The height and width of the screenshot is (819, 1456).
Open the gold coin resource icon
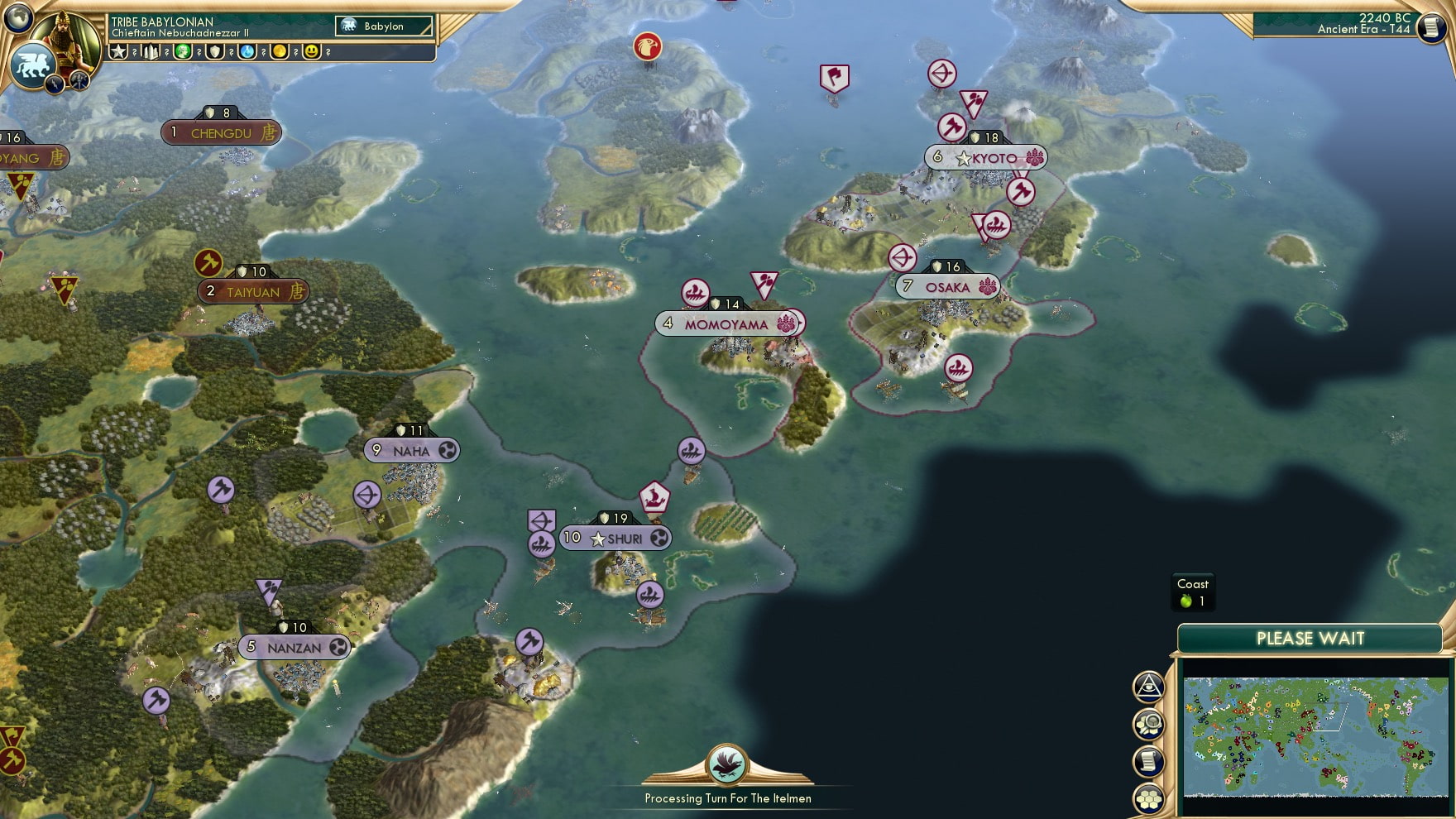pos(279,51)
